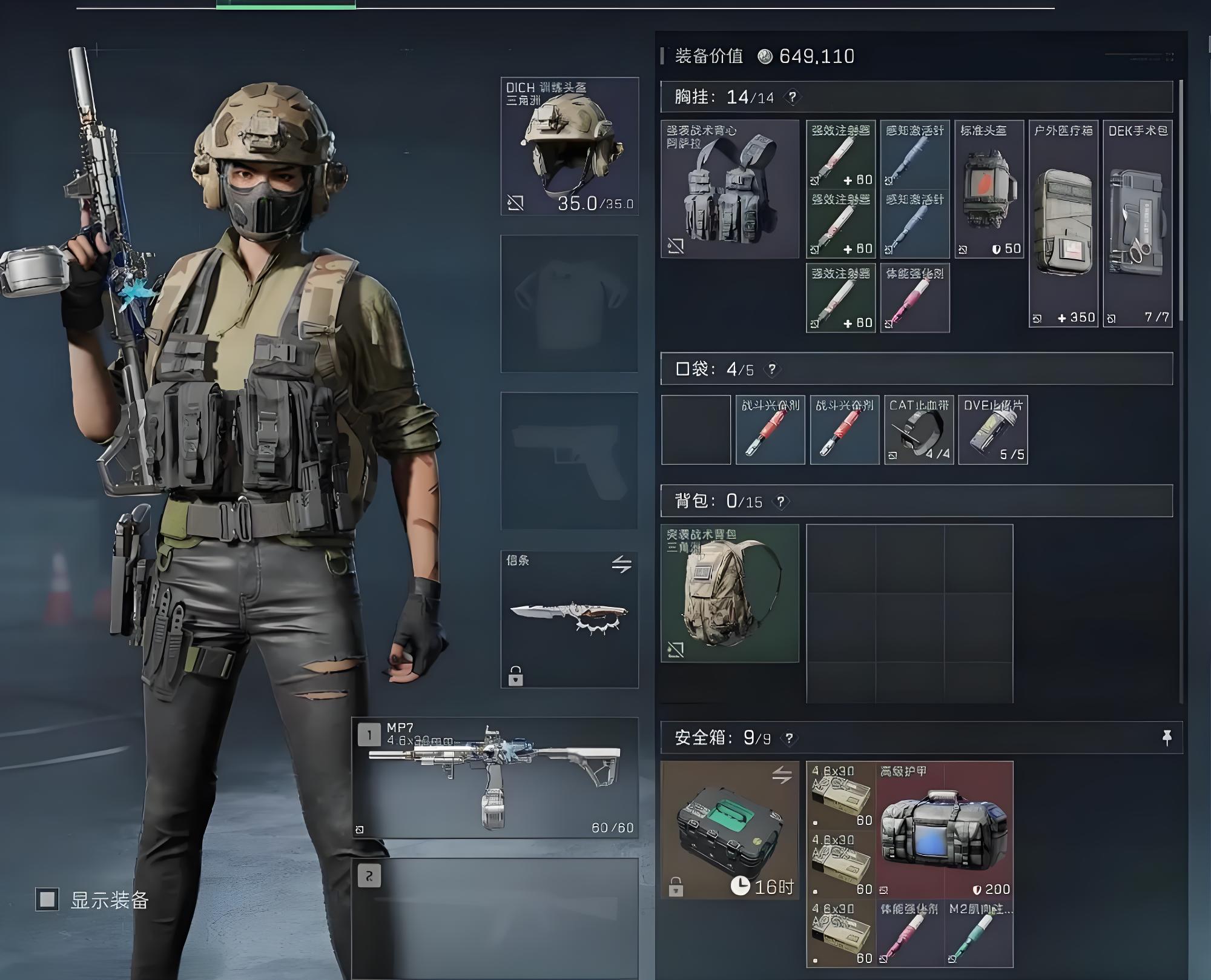The height and width of the screenshot is (980, 1211).
Task: Choose the M2 injector in safe box
Action: click(978, 933)
